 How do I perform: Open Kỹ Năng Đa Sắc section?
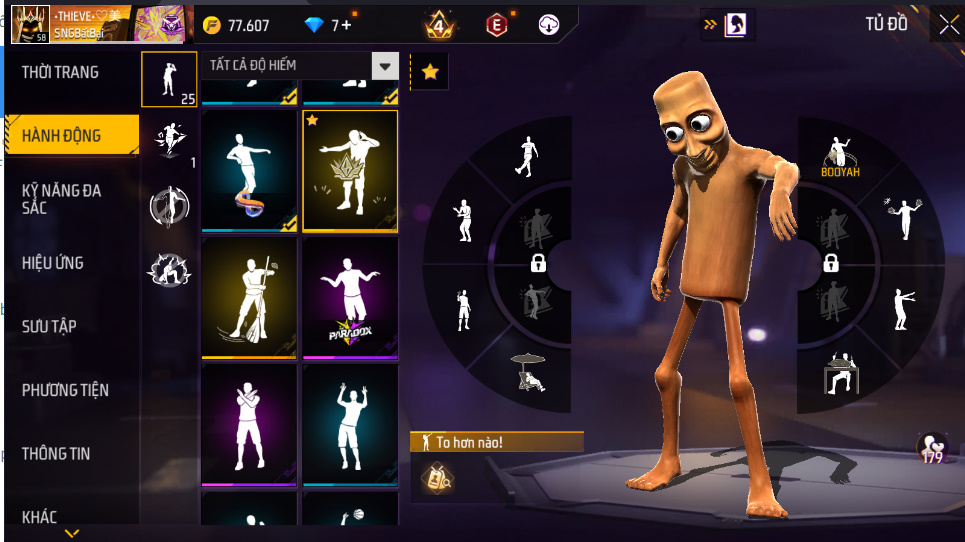coord(62,198)
